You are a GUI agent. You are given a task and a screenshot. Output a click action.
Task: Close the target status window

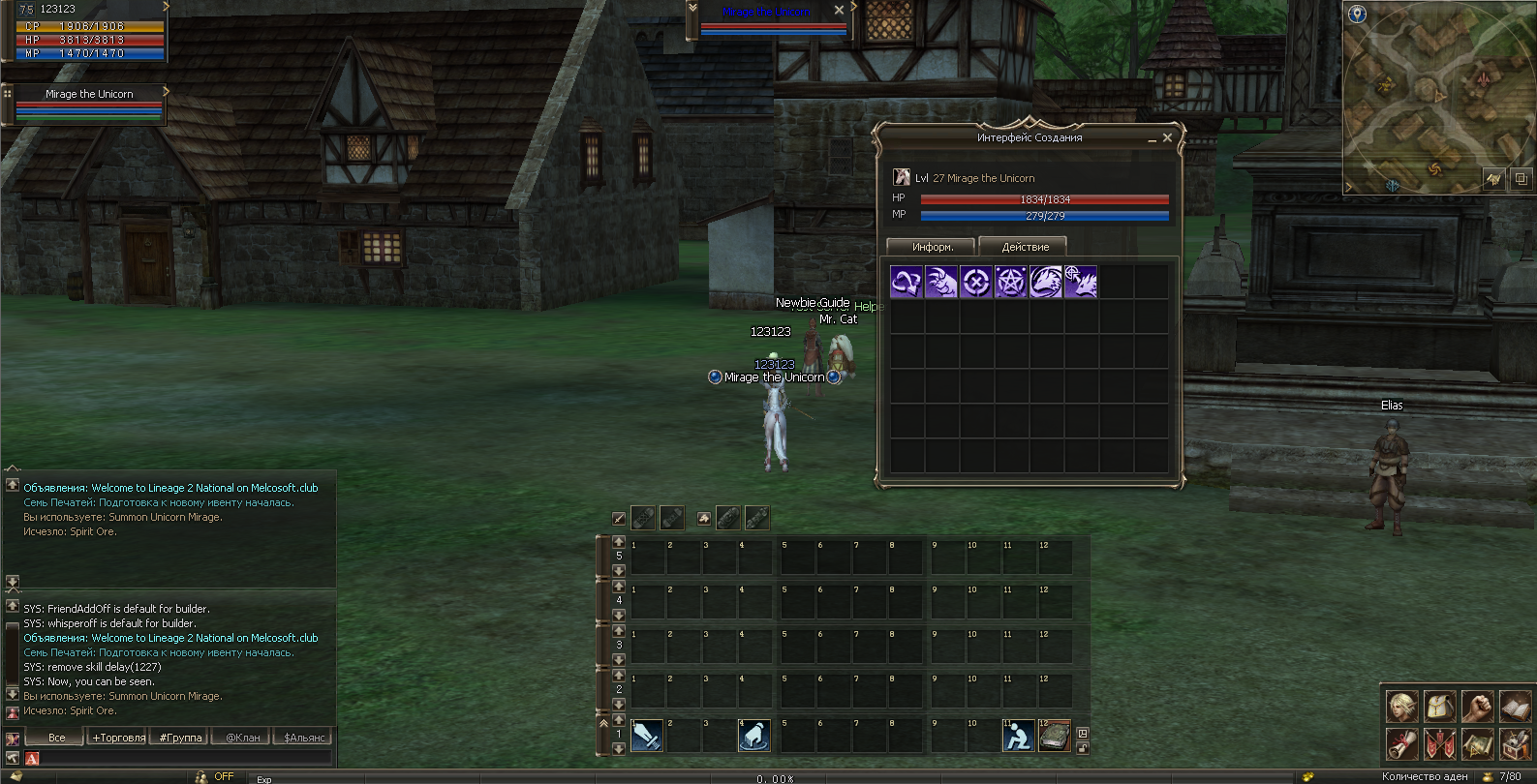tap(839, 10)
